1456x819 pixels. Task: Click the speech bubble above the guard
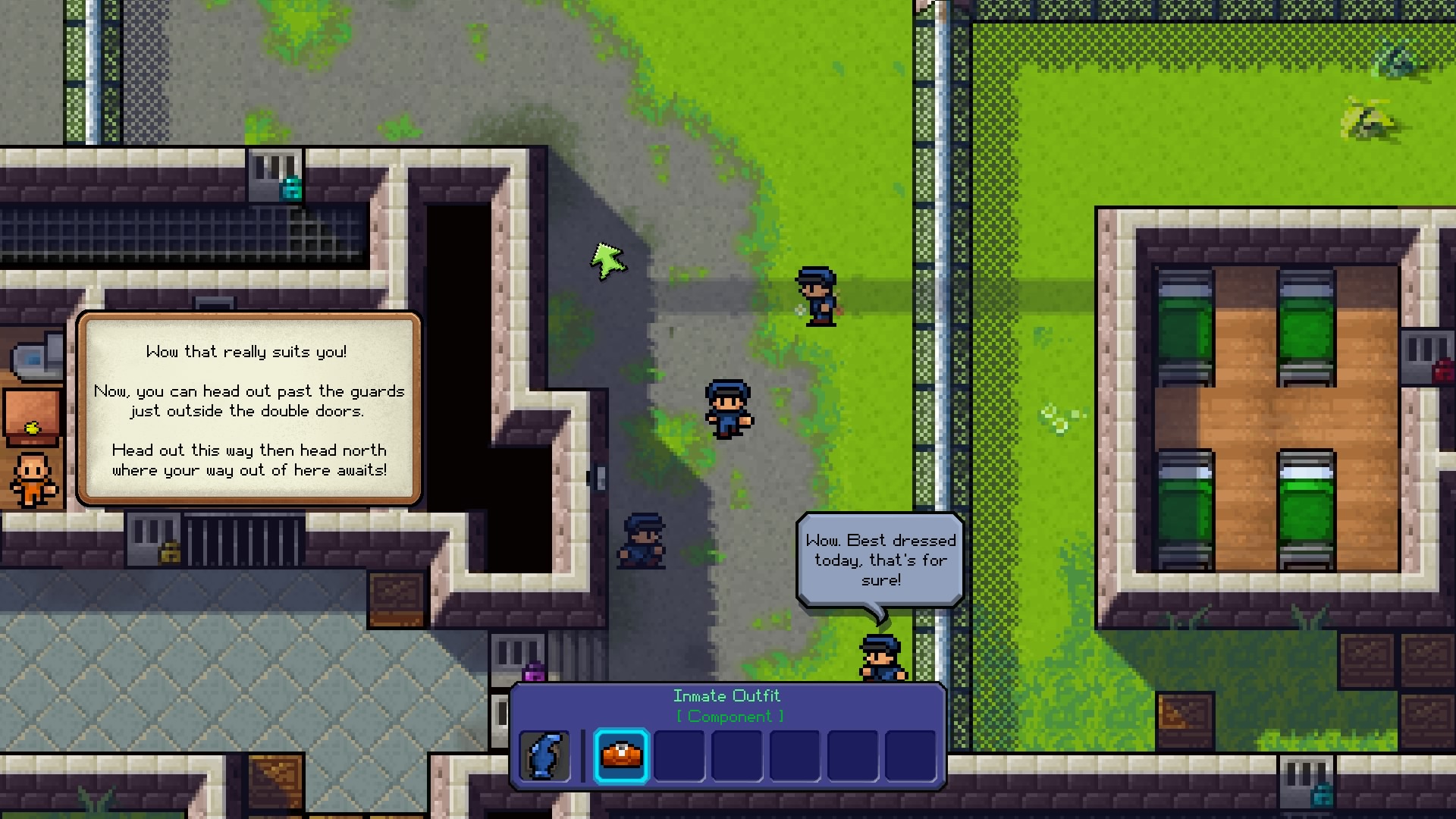880,561
